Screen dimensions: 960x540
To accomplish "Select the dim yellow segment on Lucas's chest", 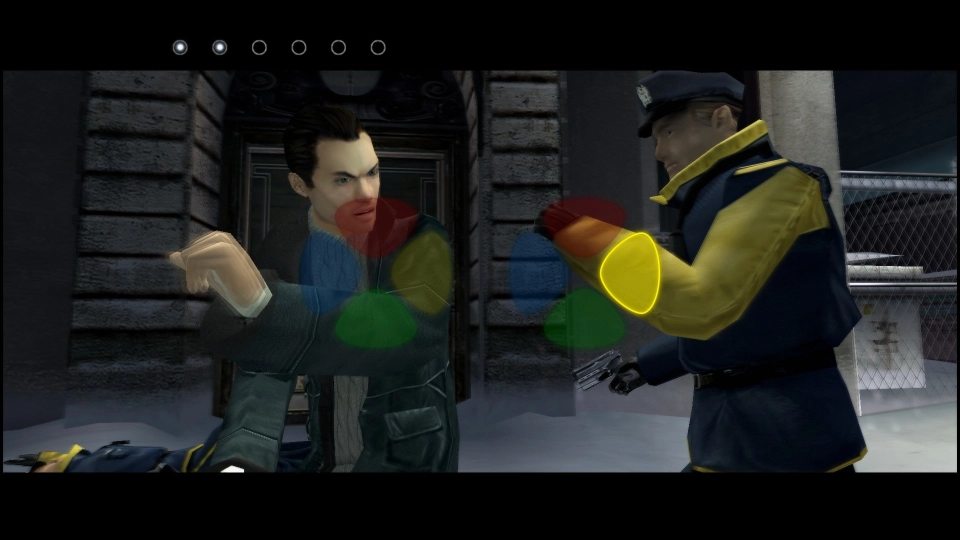I will pyautogui.click(x=425, y=271).
